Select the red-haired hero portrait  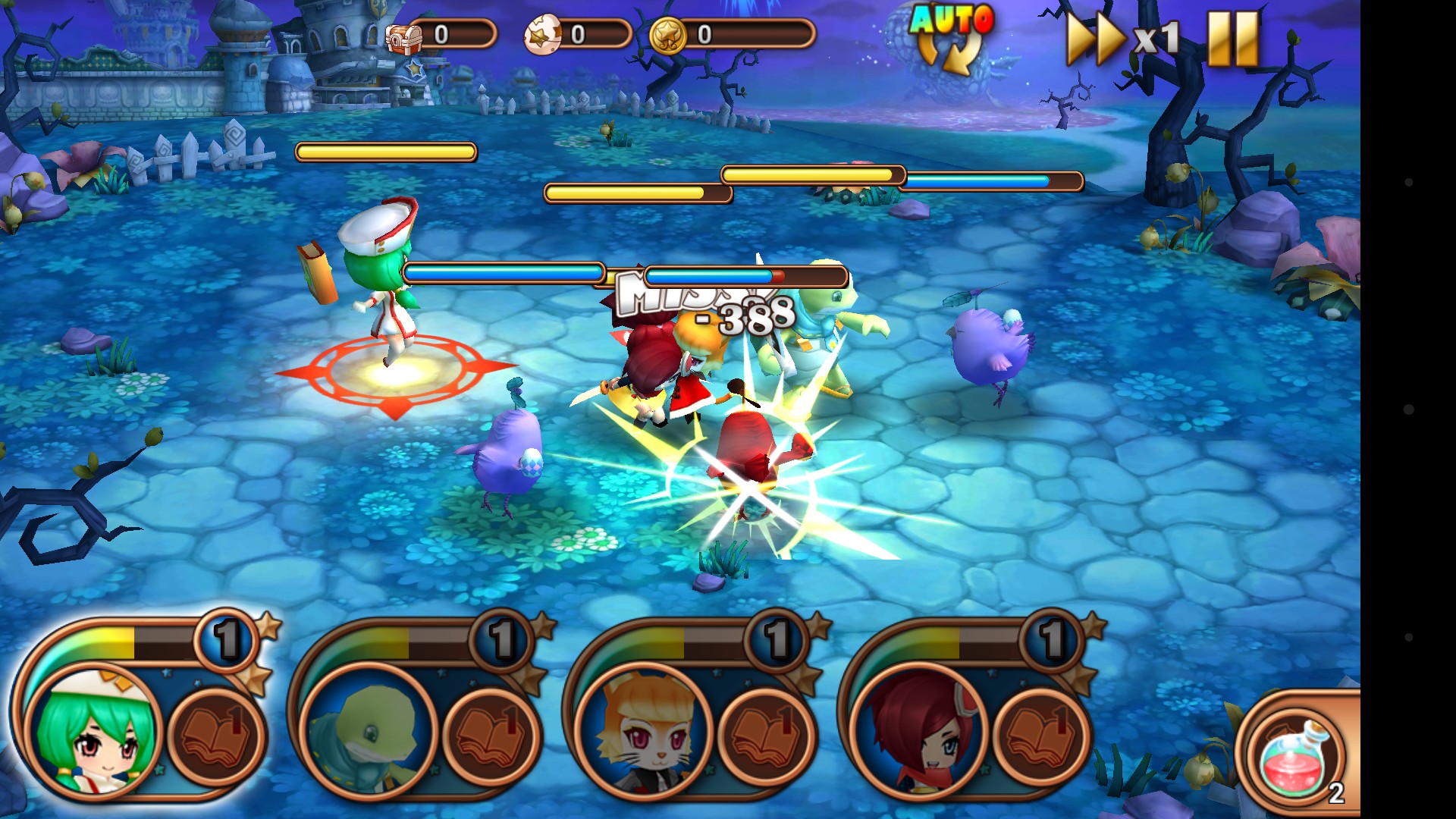point(920,732)
